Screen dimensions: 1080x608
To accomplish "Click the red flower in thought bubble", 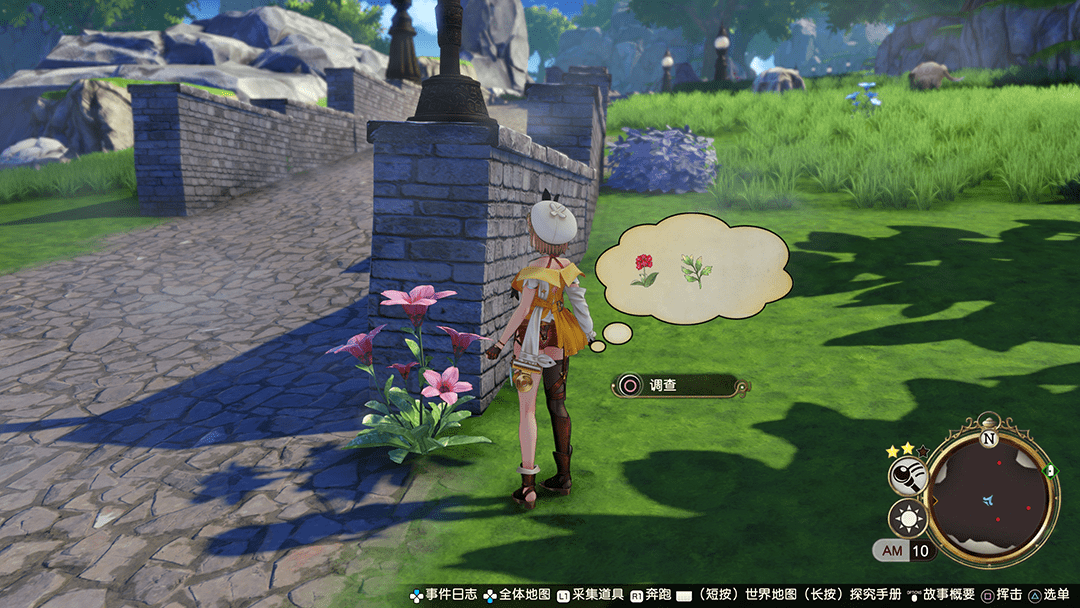I will (x=644, y=269).
